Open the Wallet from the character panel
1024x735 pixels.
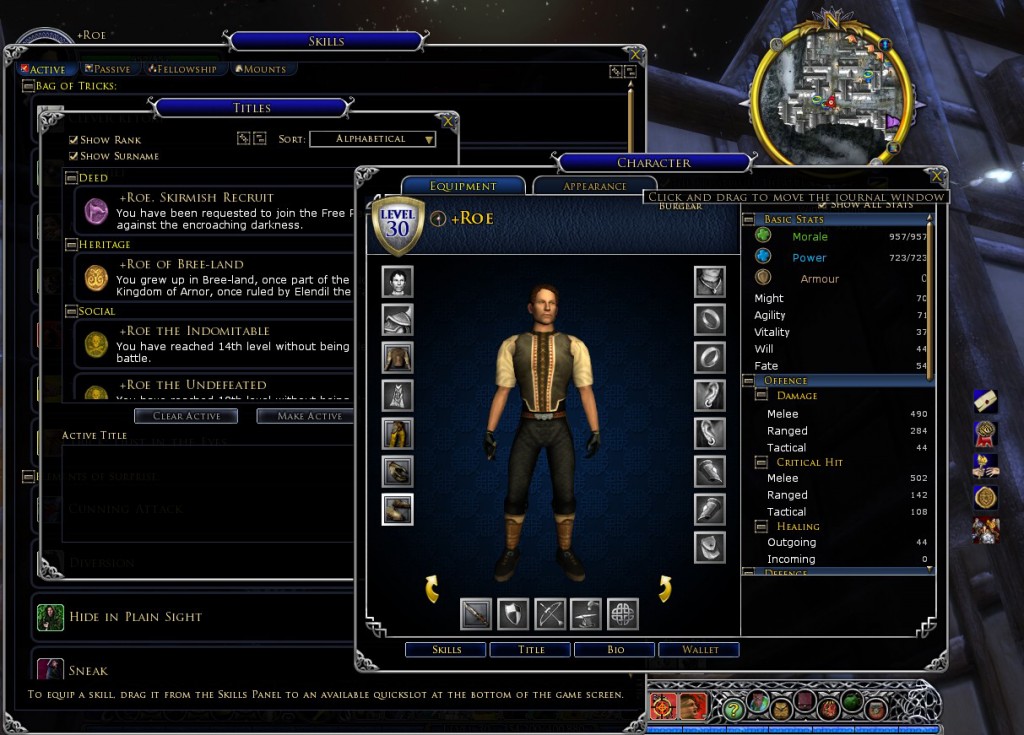coord(699,650)
